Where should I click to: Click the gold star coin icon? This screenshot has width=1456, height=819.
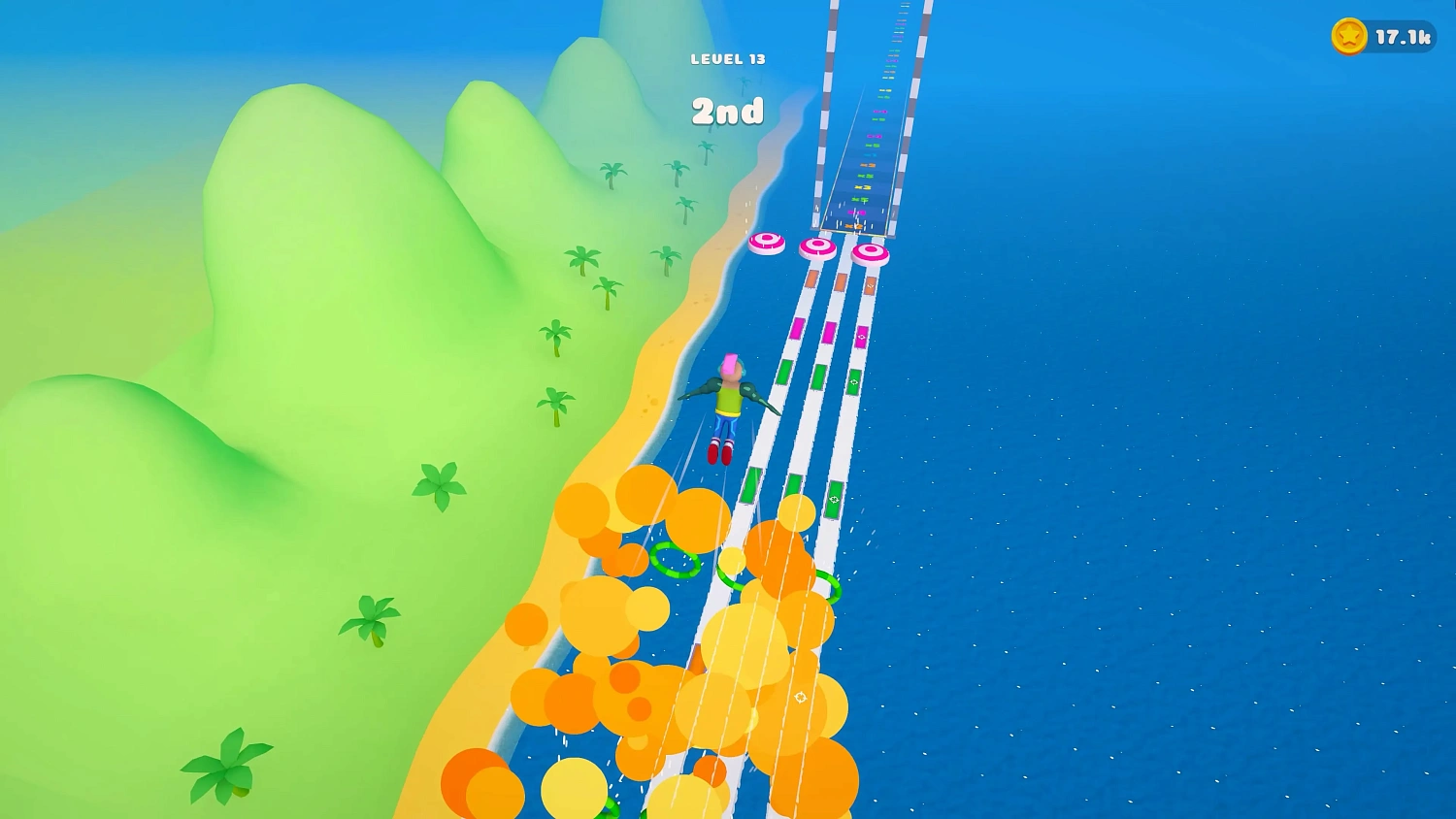(1347, 38)
